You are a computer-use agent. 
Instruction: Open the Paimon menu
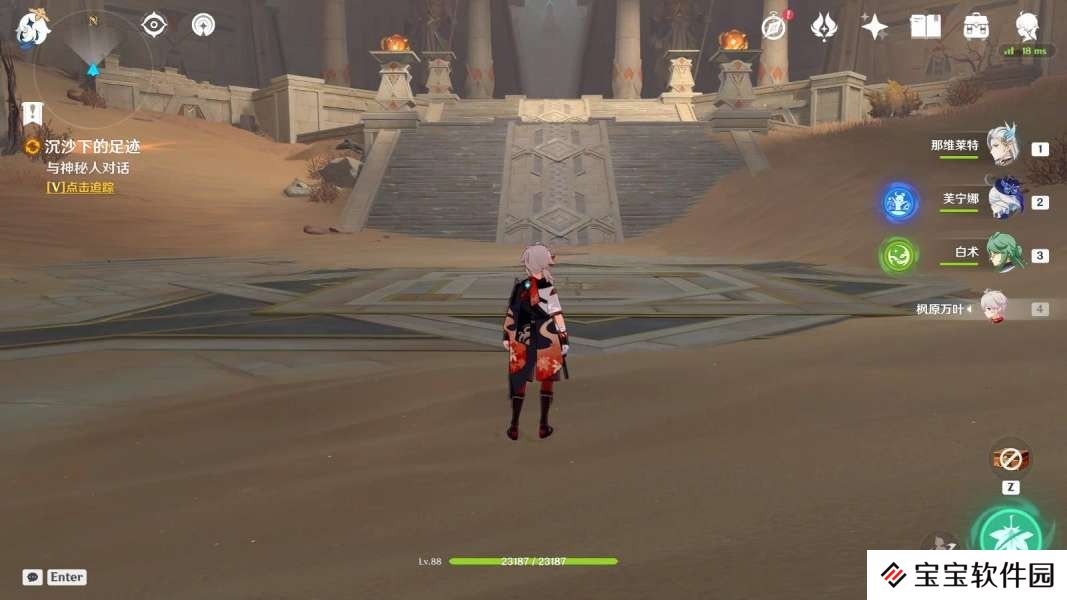[x=32, y=27]
